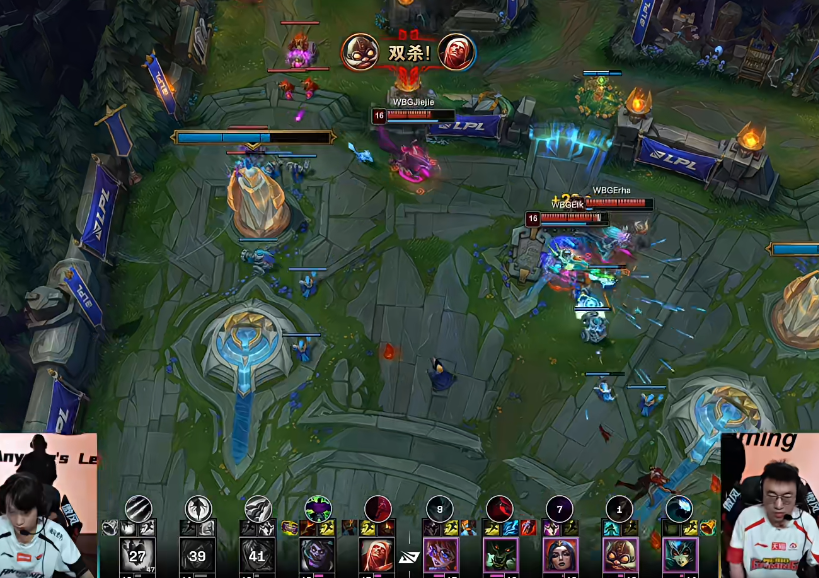Screen dimensions: 819x578
Task: Click the ultimate icon showing cooldown 1
Action: coord(619,508)
